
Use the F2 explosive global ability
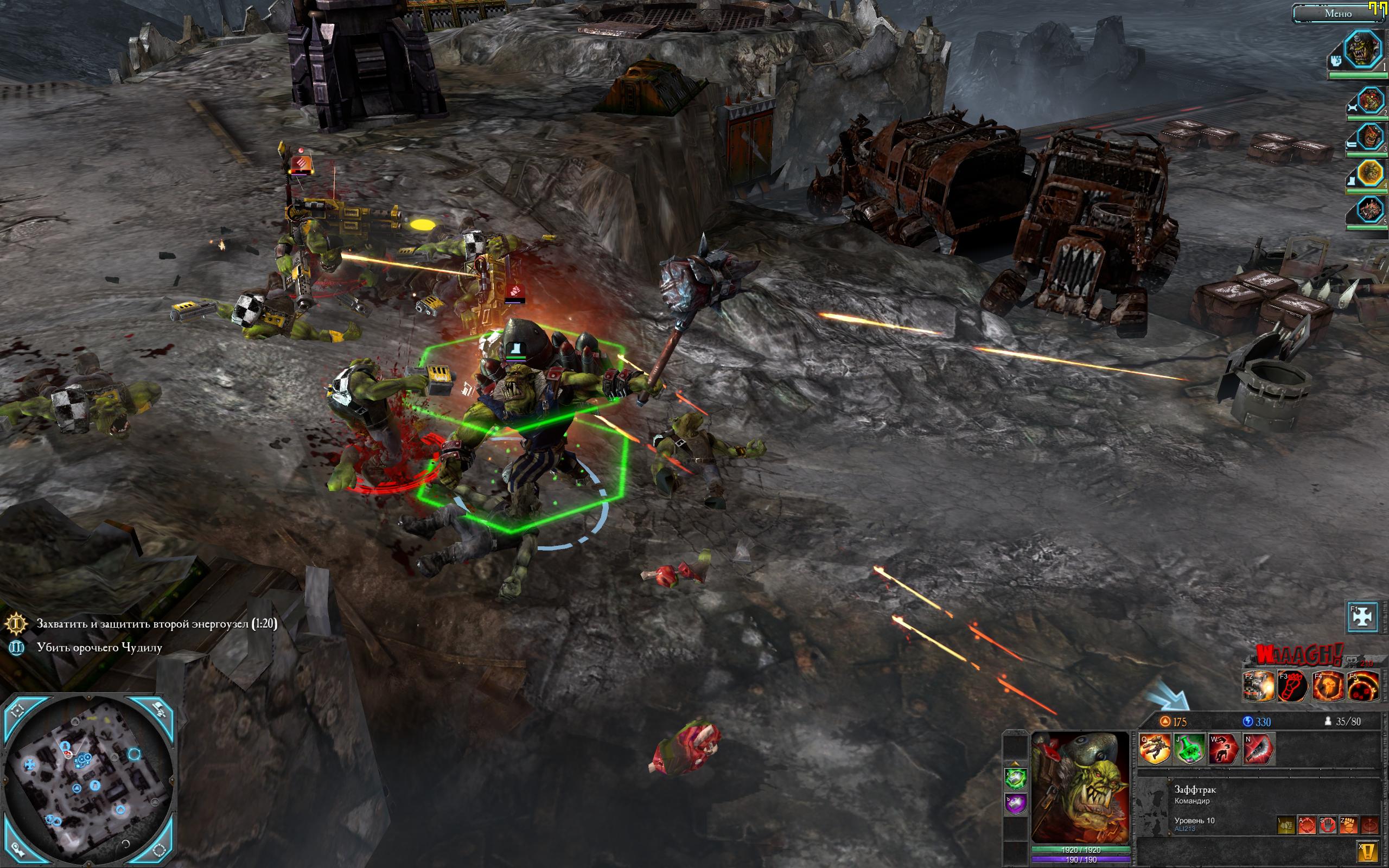coord(1258,686)
